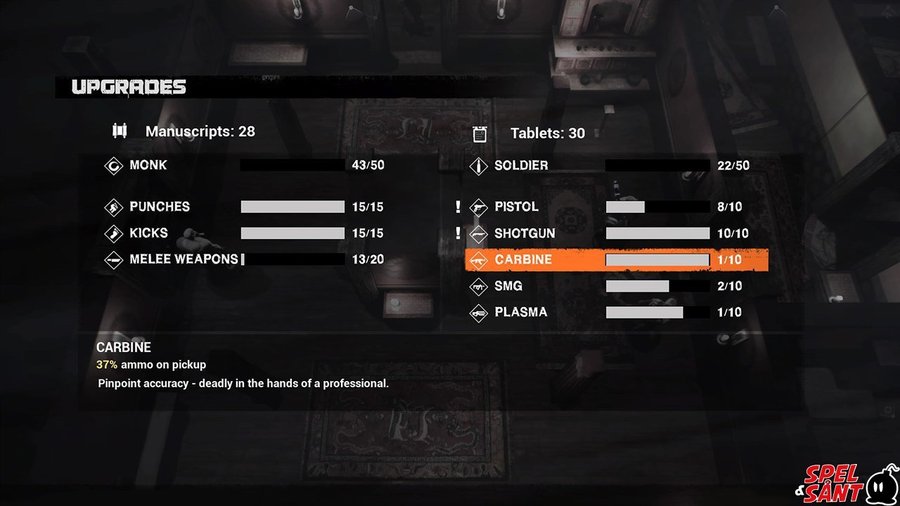Select the Shotgun upgrade entry

click(524, 233)
